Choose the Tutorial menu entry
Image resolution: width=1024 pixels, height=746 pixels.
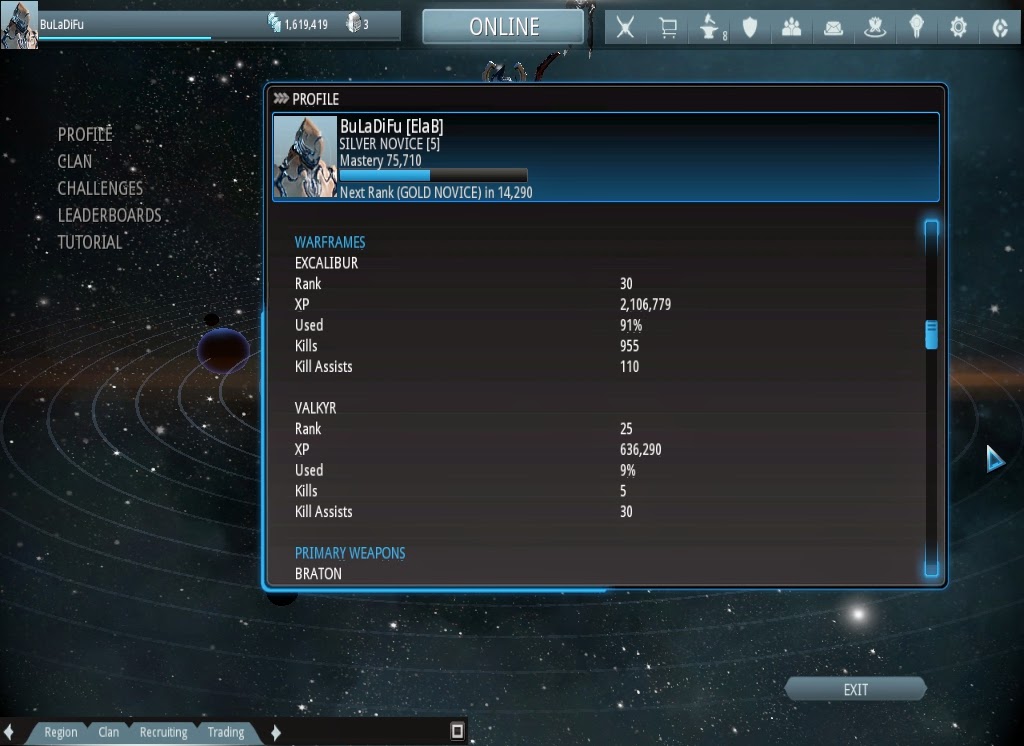tap(90, 242)
